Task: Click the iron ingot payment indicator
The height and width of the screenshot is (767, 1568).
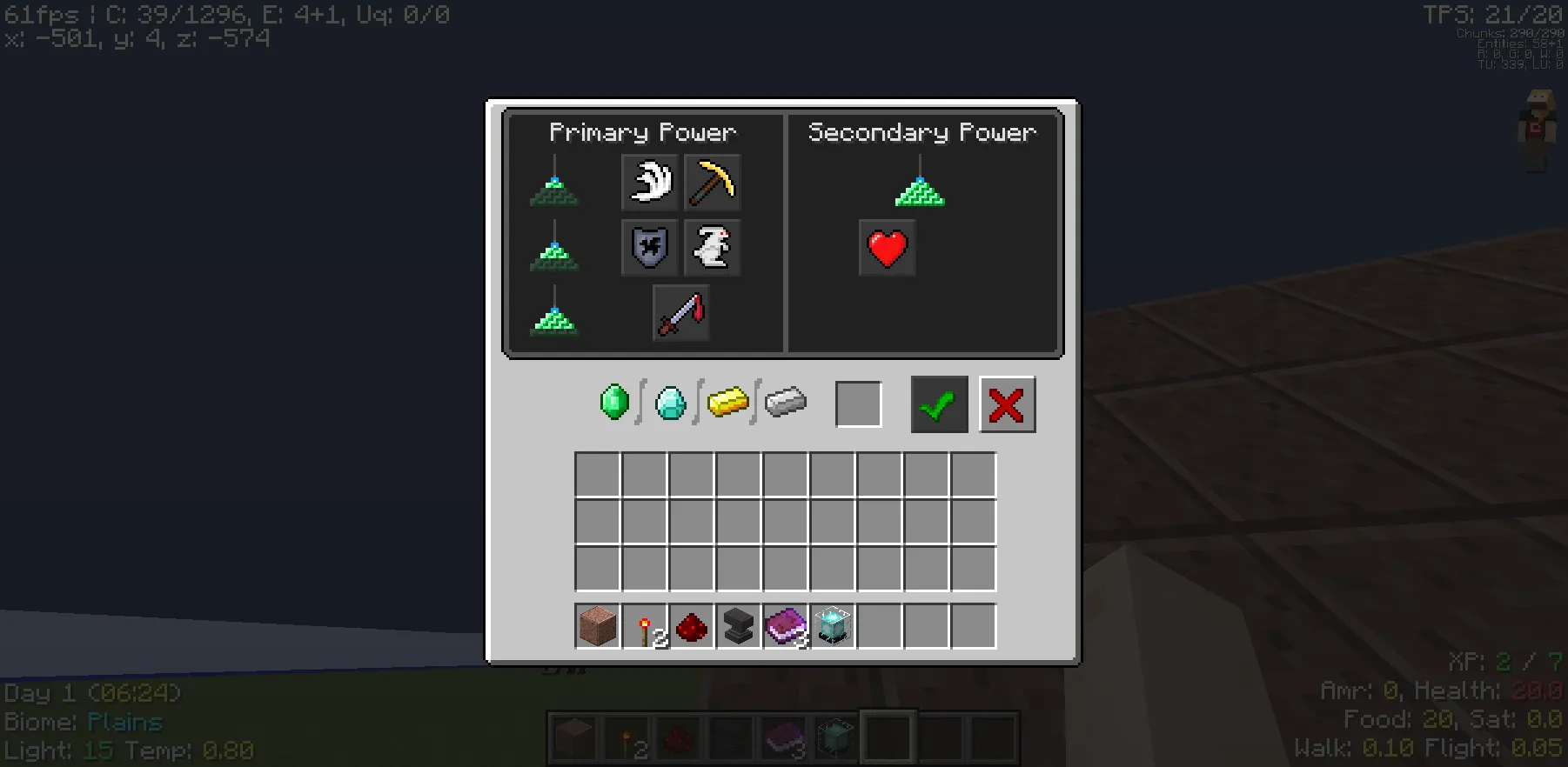Action: coord(786,403)
